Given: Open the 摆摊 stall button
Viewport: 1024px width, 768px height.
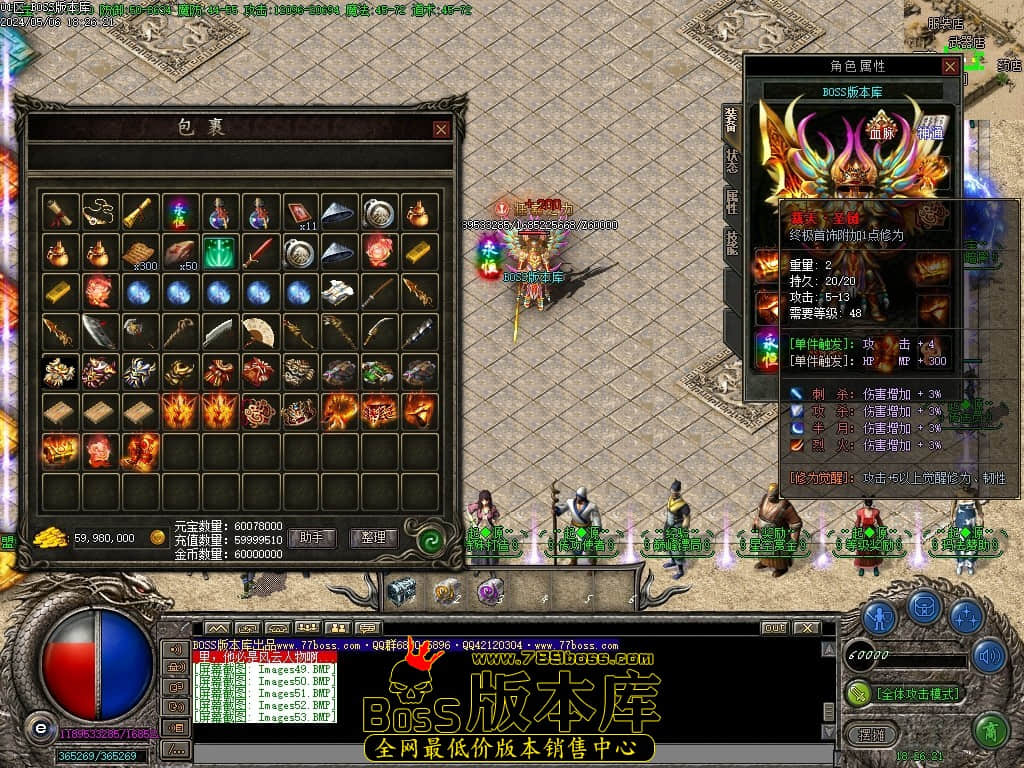Looking at the screenshot, I should pyautogui.click(x=865, y=733).
